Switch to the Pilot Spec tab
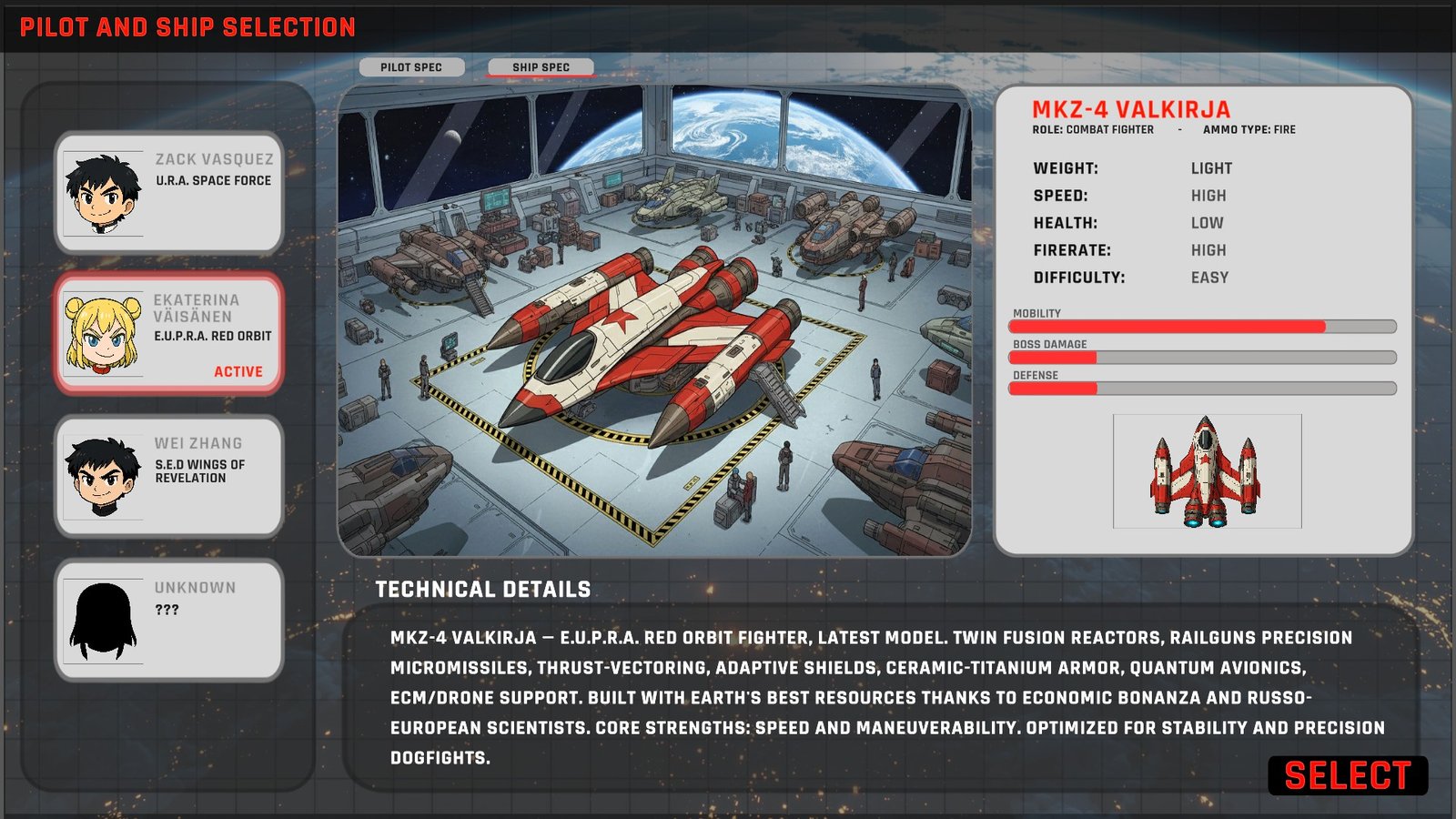This screenshot has width=1456, height=819. pos(411,67)
